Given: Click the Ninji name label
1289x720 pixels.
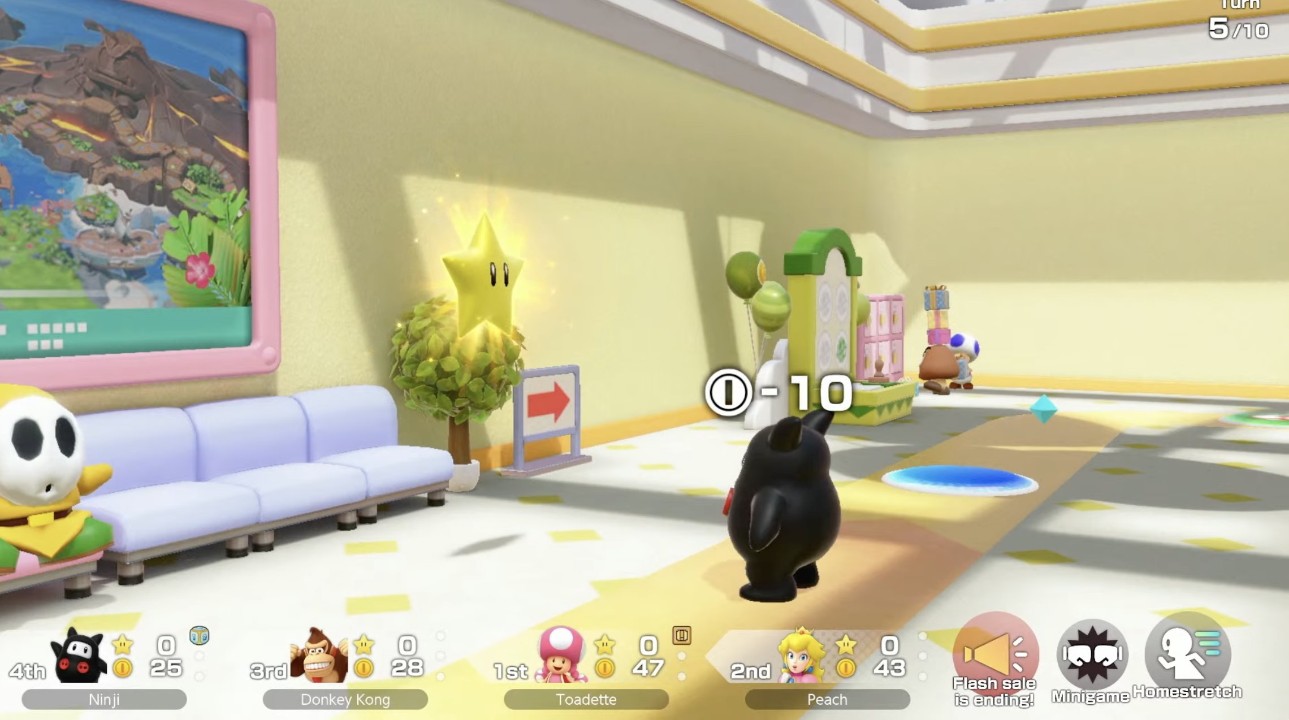Looking at the screenshot, I should click(104, 700).
